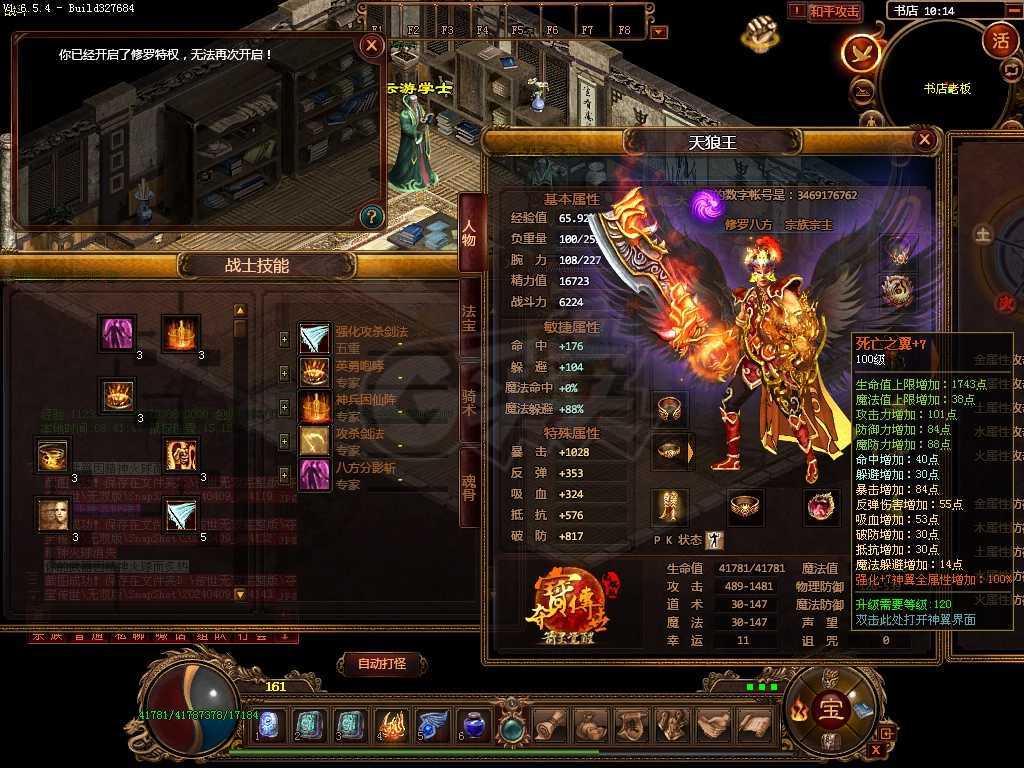
Task: Change the 和平攻击 attack mode
Action: tap(834, 11)
